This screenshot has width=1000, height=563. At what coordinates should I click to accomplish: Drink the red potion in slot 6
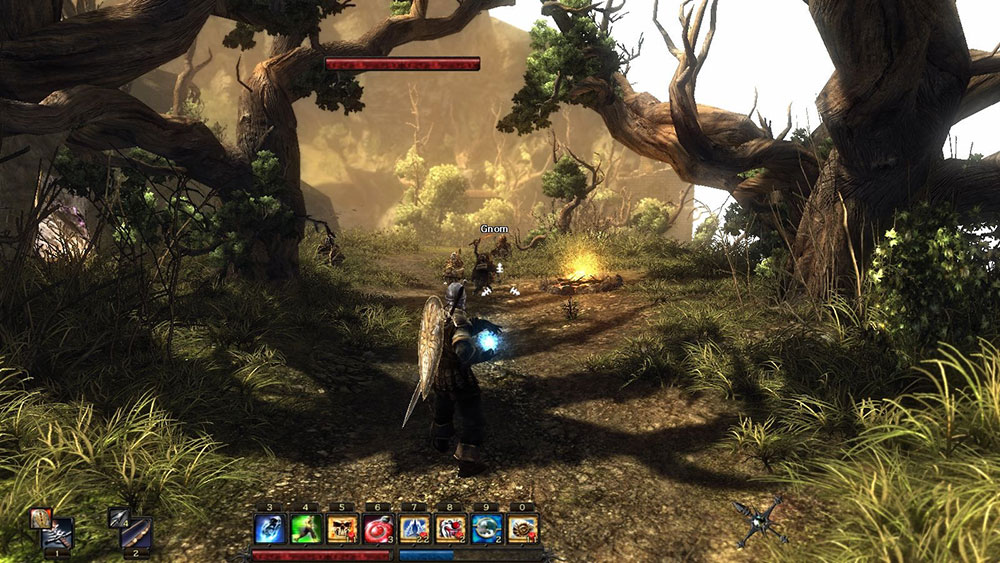pyautogui.click(x=378, y=528)
